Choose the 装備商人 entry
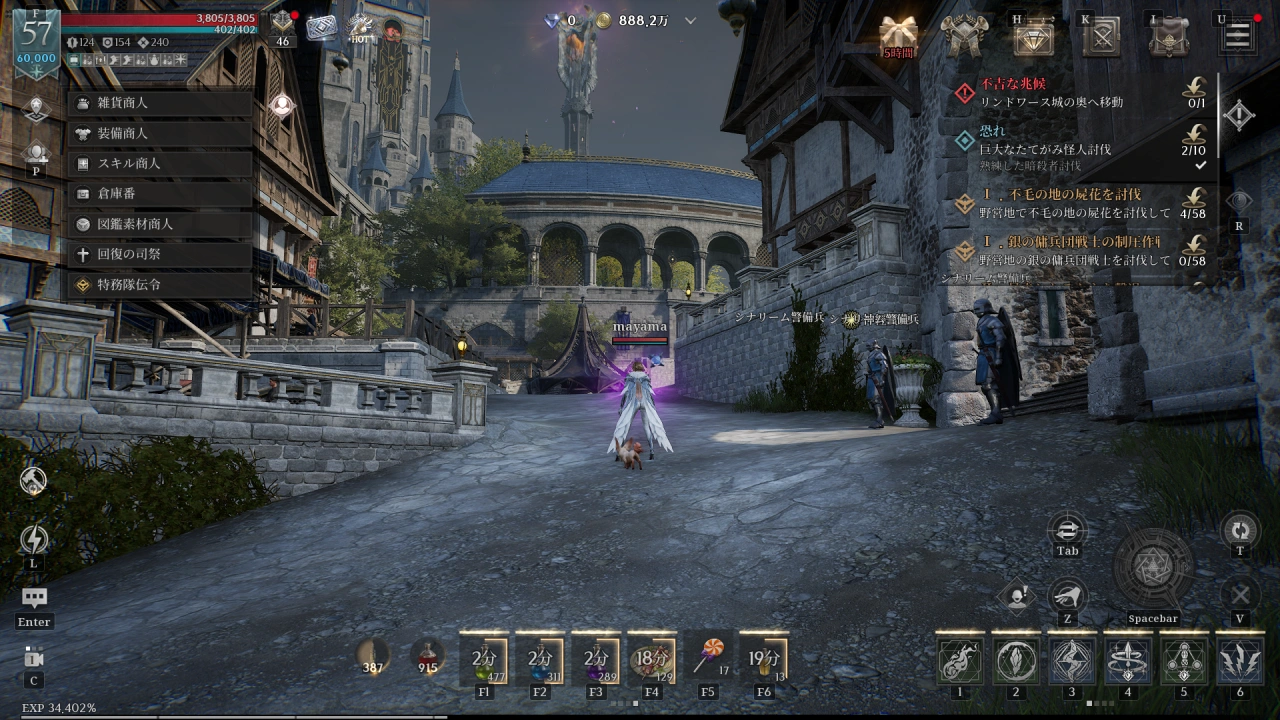 click(160, 133)
